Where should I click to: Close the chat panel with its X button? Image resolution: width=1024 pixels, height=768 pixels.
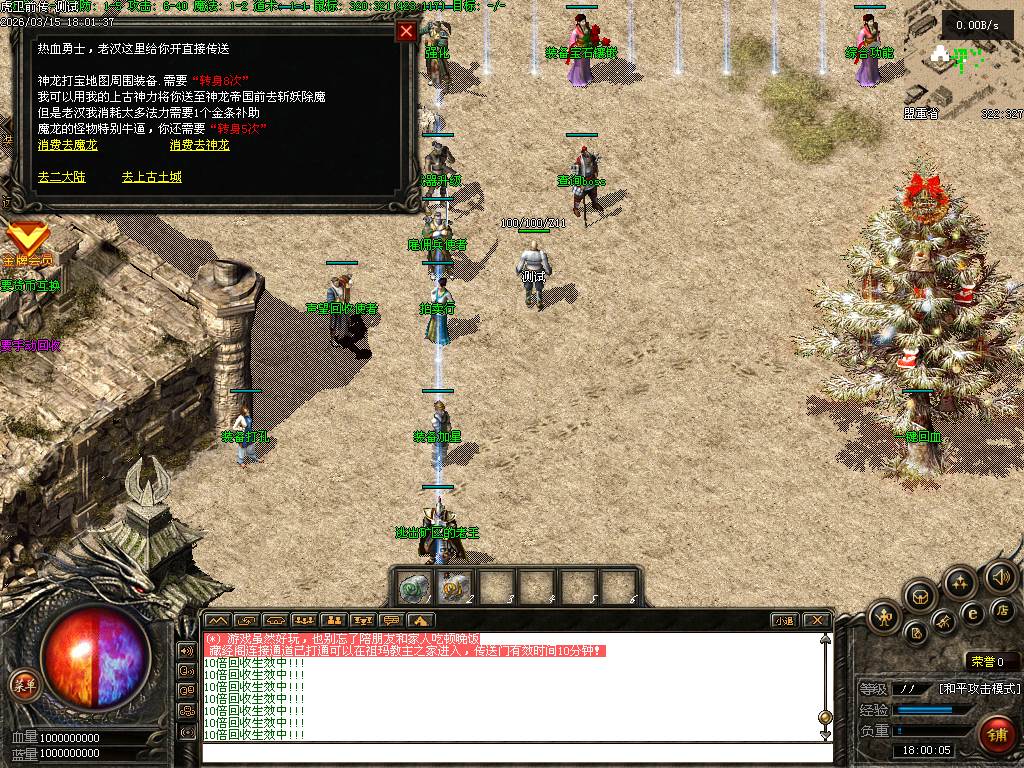816,620
